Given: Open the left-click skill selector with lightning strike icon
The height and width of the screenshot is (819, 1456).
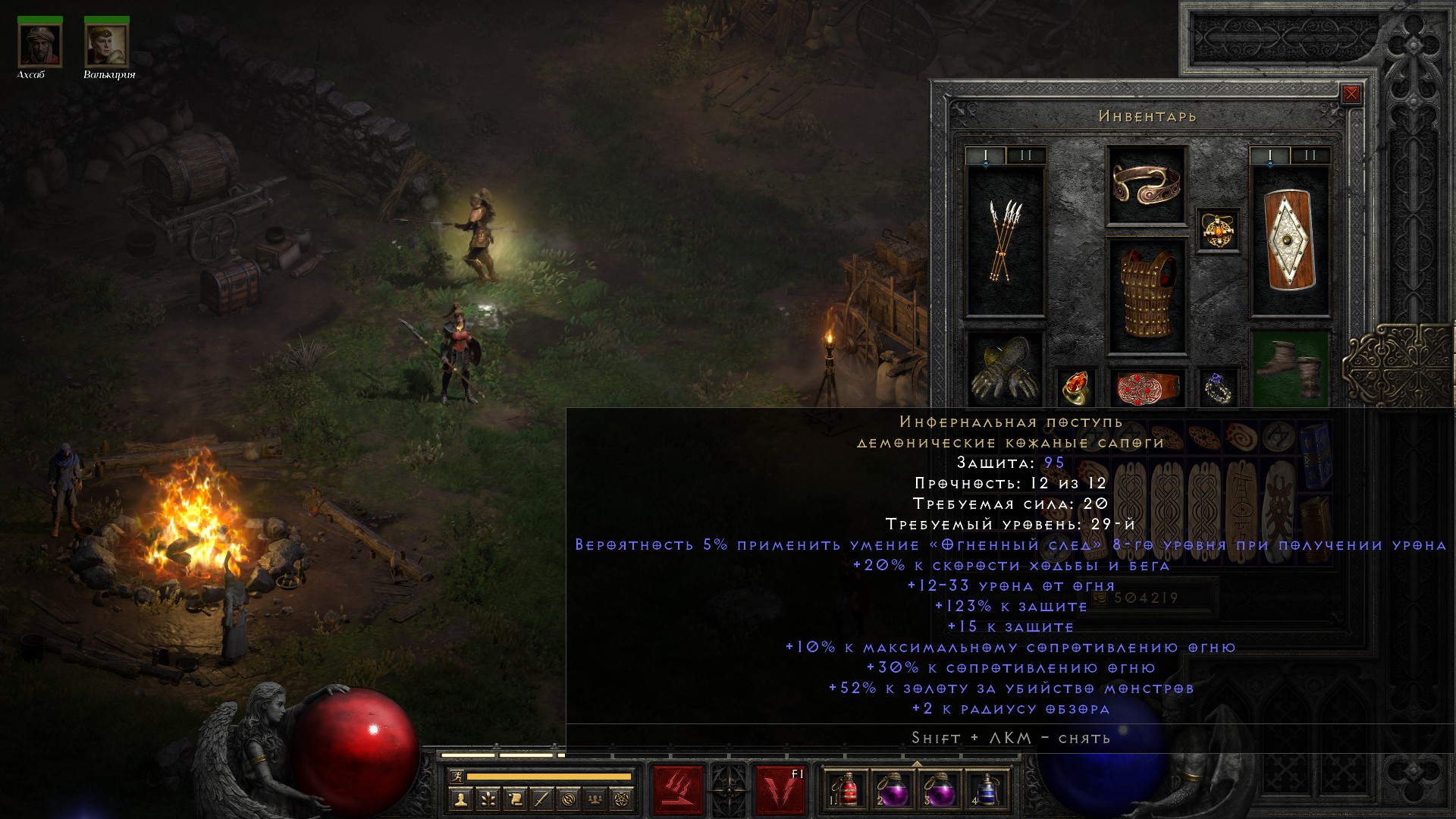Looking at the screenshot, I should click(678, 790).
